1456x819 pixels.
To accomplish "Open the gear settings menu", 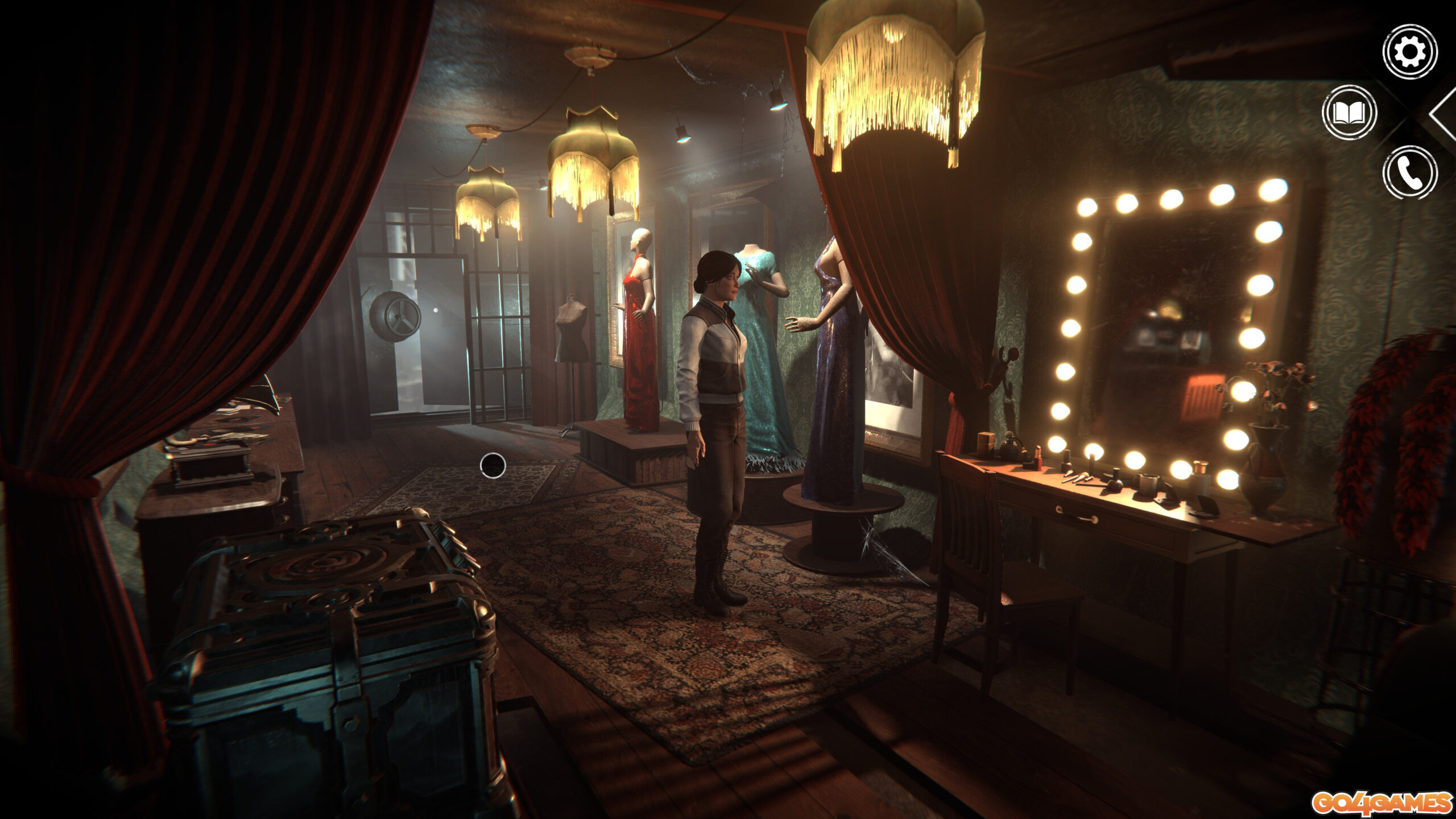I will tap(1409, 52).
